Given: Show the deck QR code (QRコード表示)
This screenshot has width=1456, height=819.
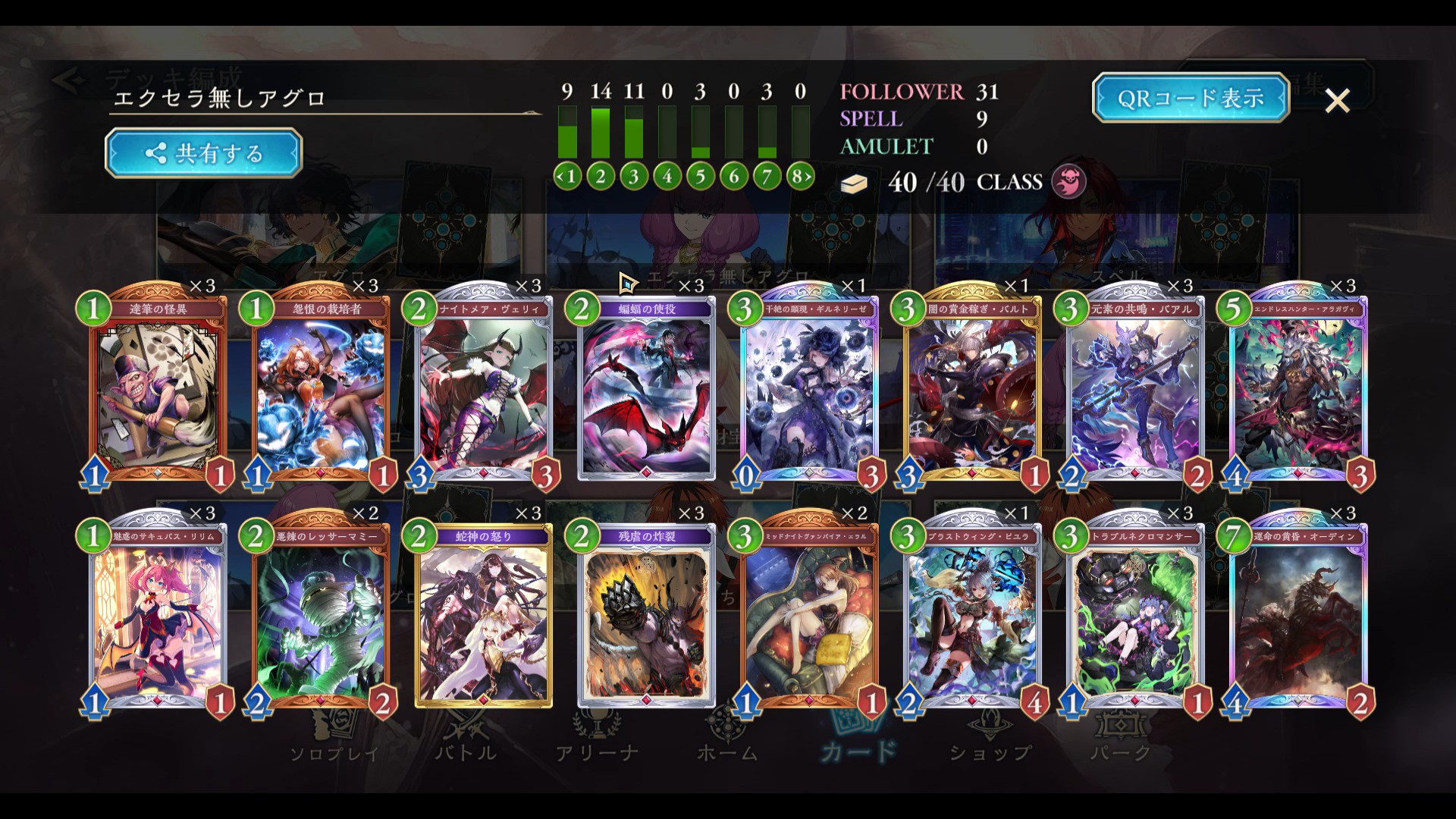Looking at the screenshot, I should pyautogui.click(x=1190, y=98).
